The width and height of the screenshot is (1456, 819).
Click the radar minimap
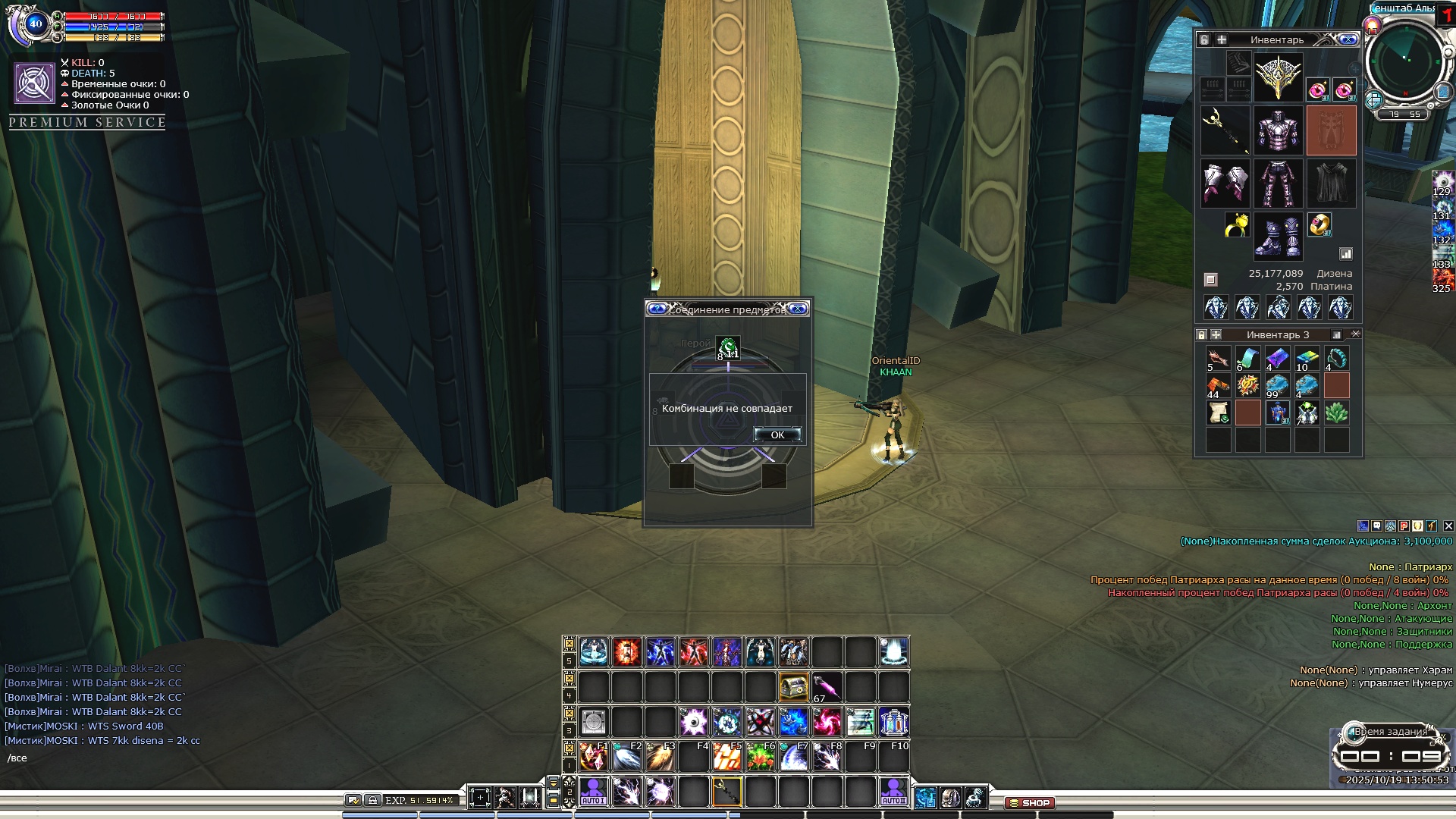pyautogui.click(x=1405, y=62)
